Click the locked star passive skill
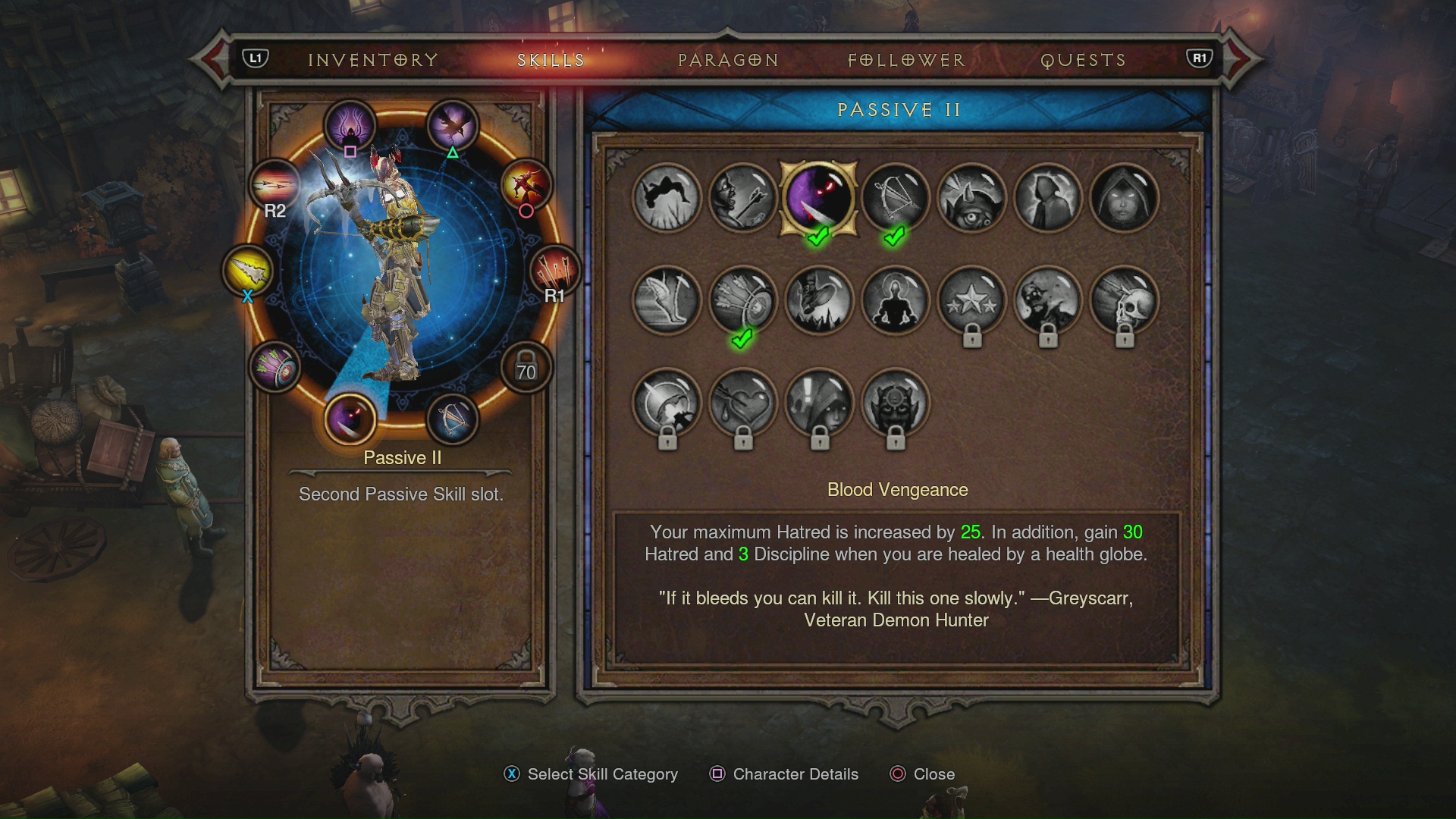Viewport: 1456px width, 819px height. point(971,300)
